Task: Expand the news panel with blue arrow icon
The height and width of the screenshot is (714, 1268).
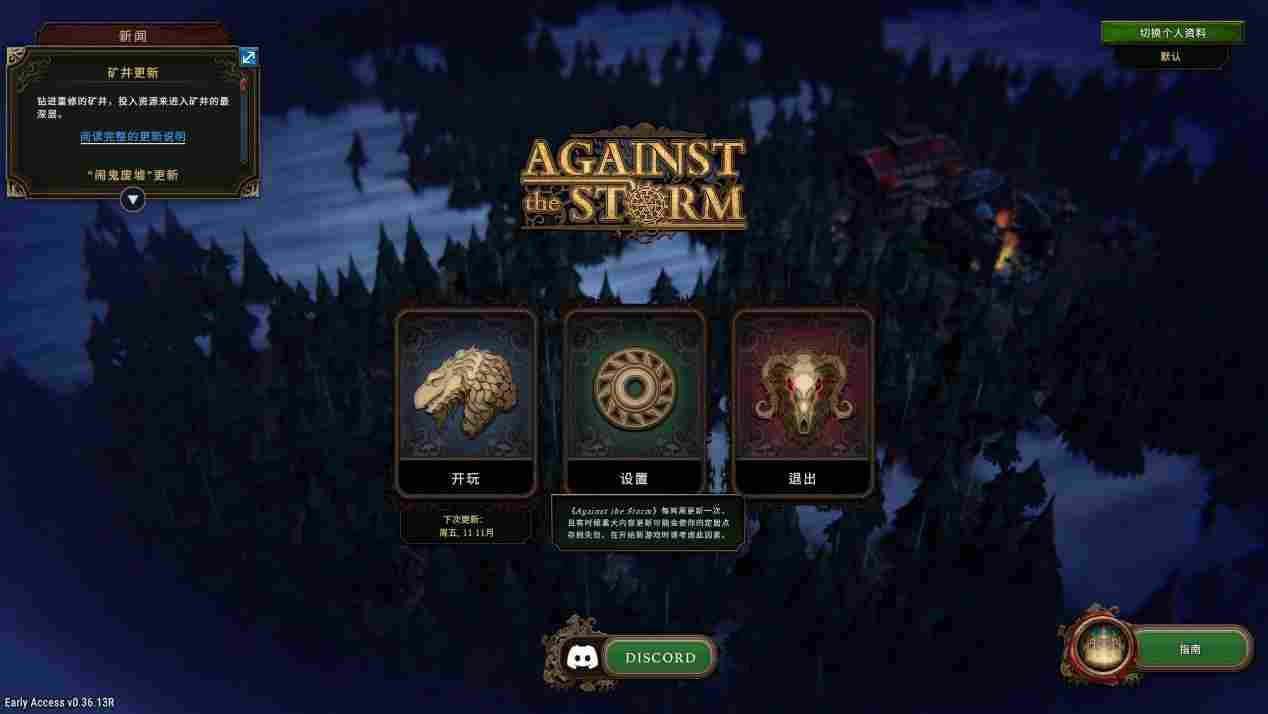Action: pyautogui.click(x=249, y=57)
